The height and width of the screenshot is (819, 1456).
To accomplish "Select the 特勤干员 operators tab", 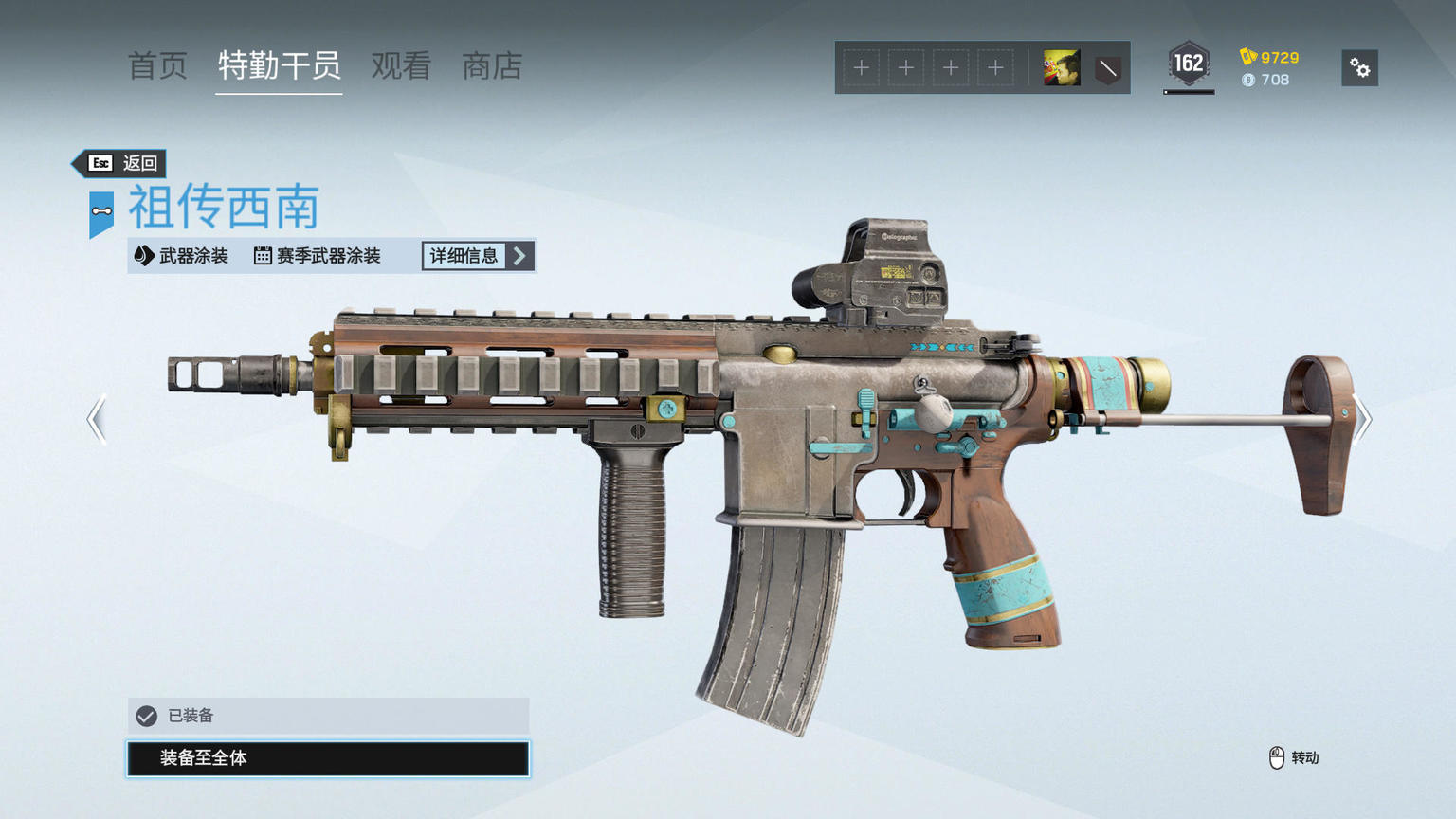I will coord(279,66).
